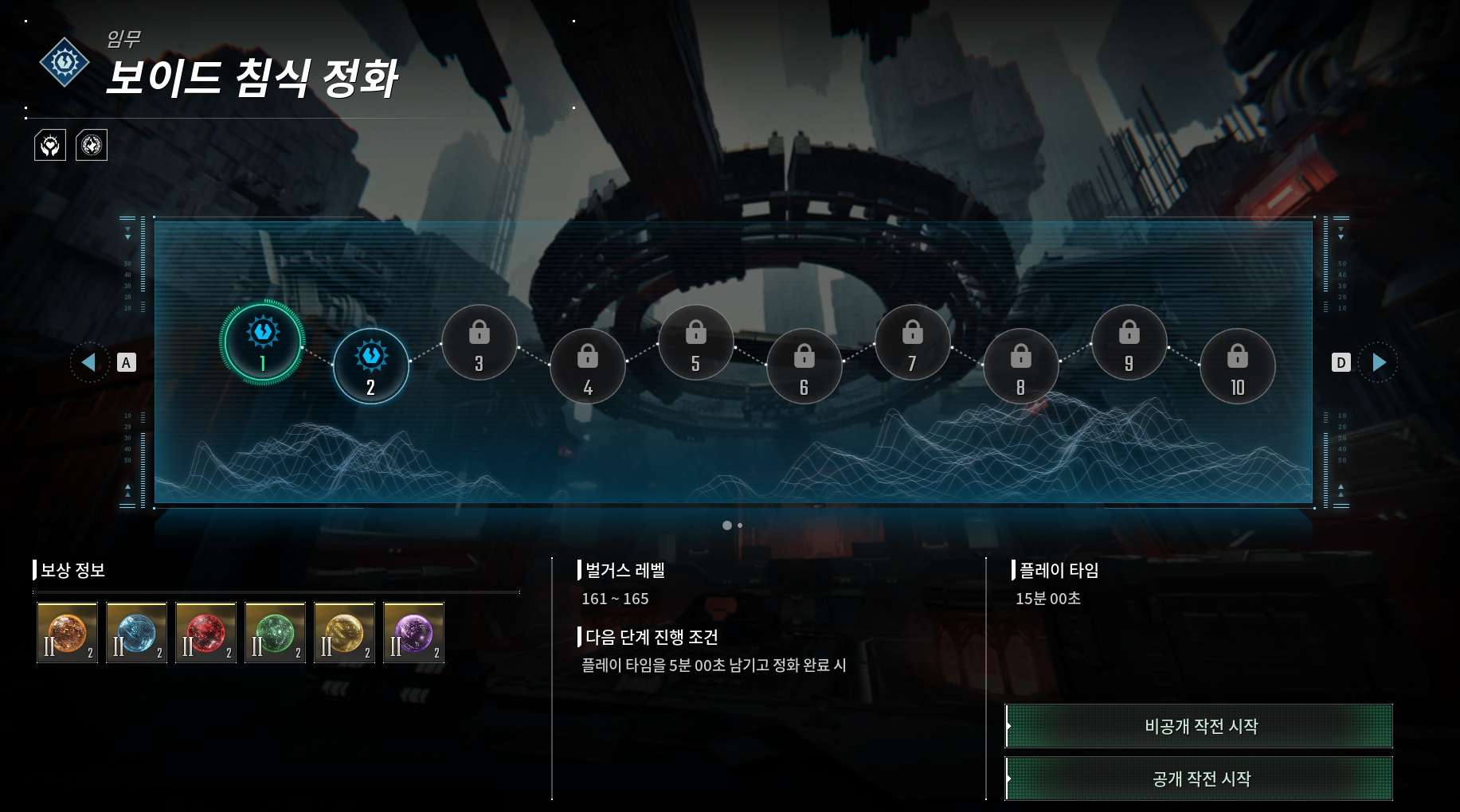The image size is (1460, 812).
Task: Select the orange reward orb thumbnail
Action: coord(67,634)
